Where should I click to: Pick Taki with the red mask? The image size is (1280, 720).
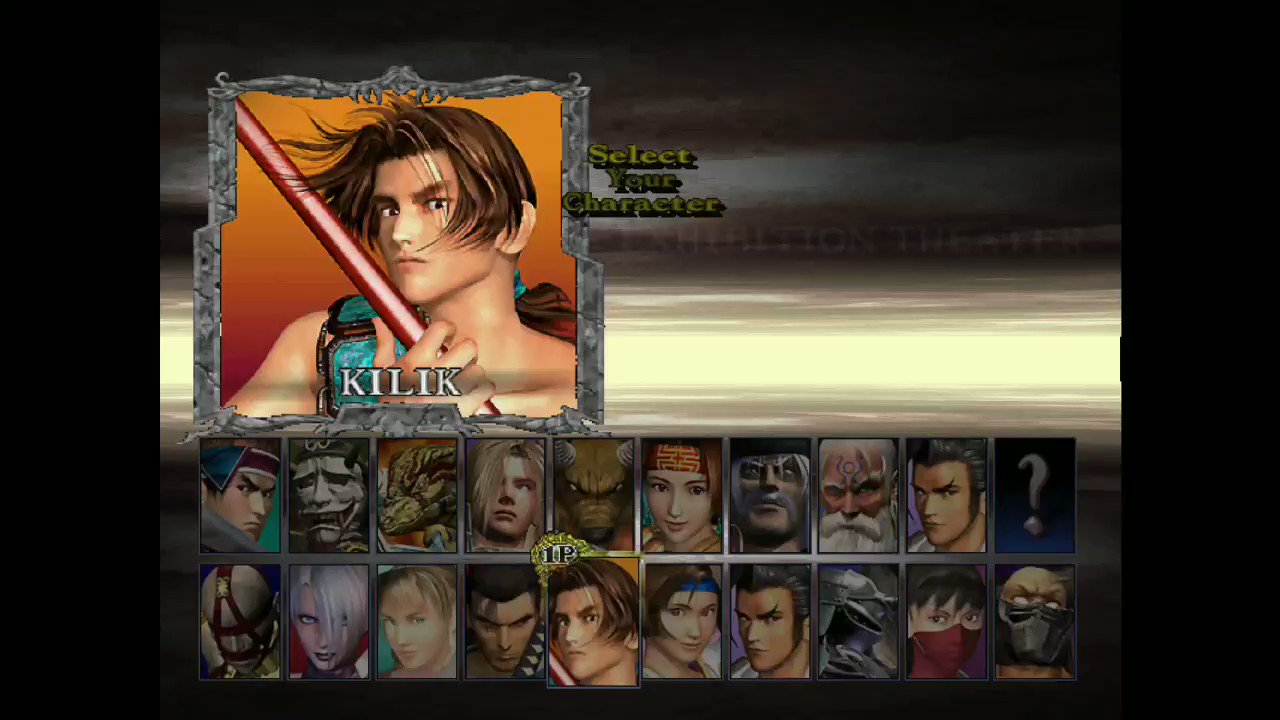click(x=944, y=620)
